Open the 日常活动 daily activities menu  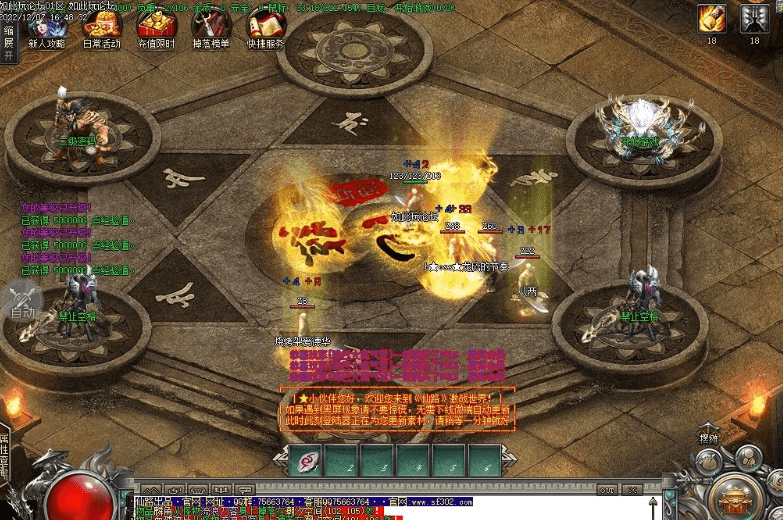pos(101,28)
